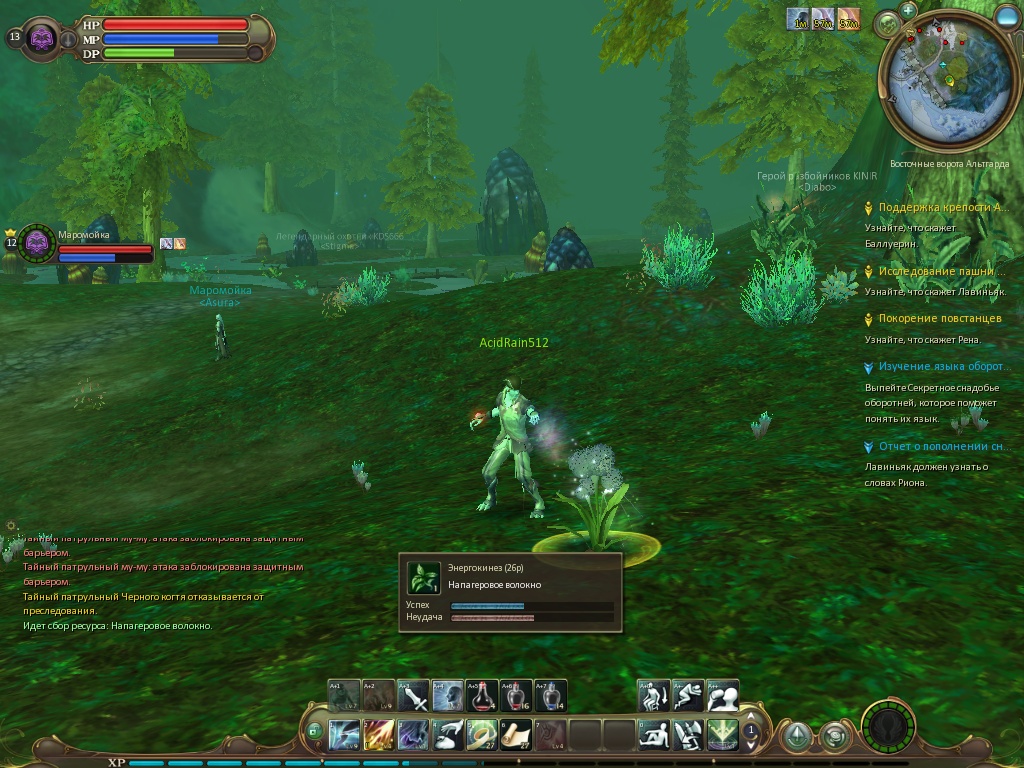Image resolution: width=1024 pixels, height=768 pixels.
Task: Open quest 'Поддержка крепости А...'
Action: (x=939, y=207)
